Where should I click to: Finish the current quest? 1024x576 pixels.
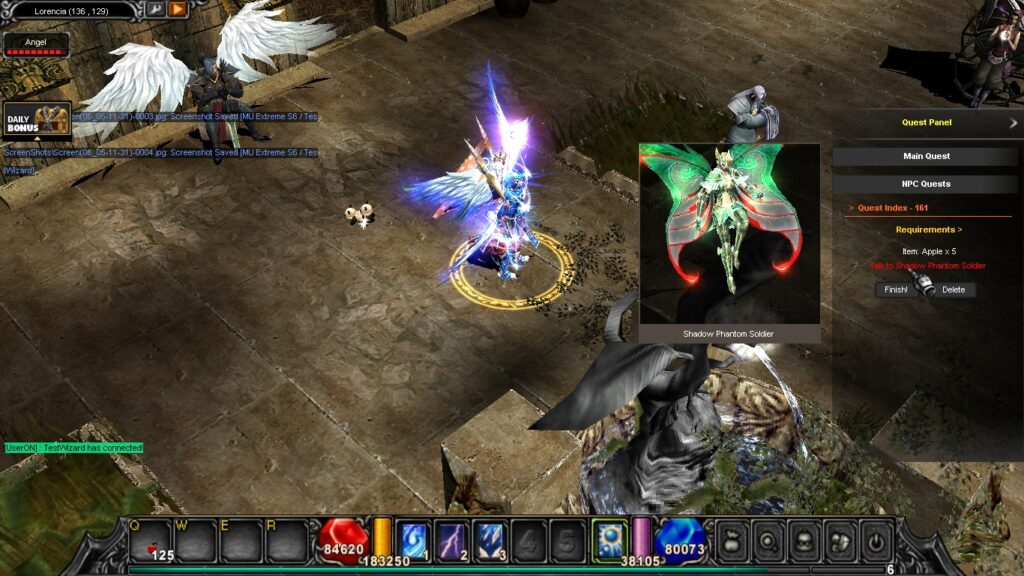(894, 290)
